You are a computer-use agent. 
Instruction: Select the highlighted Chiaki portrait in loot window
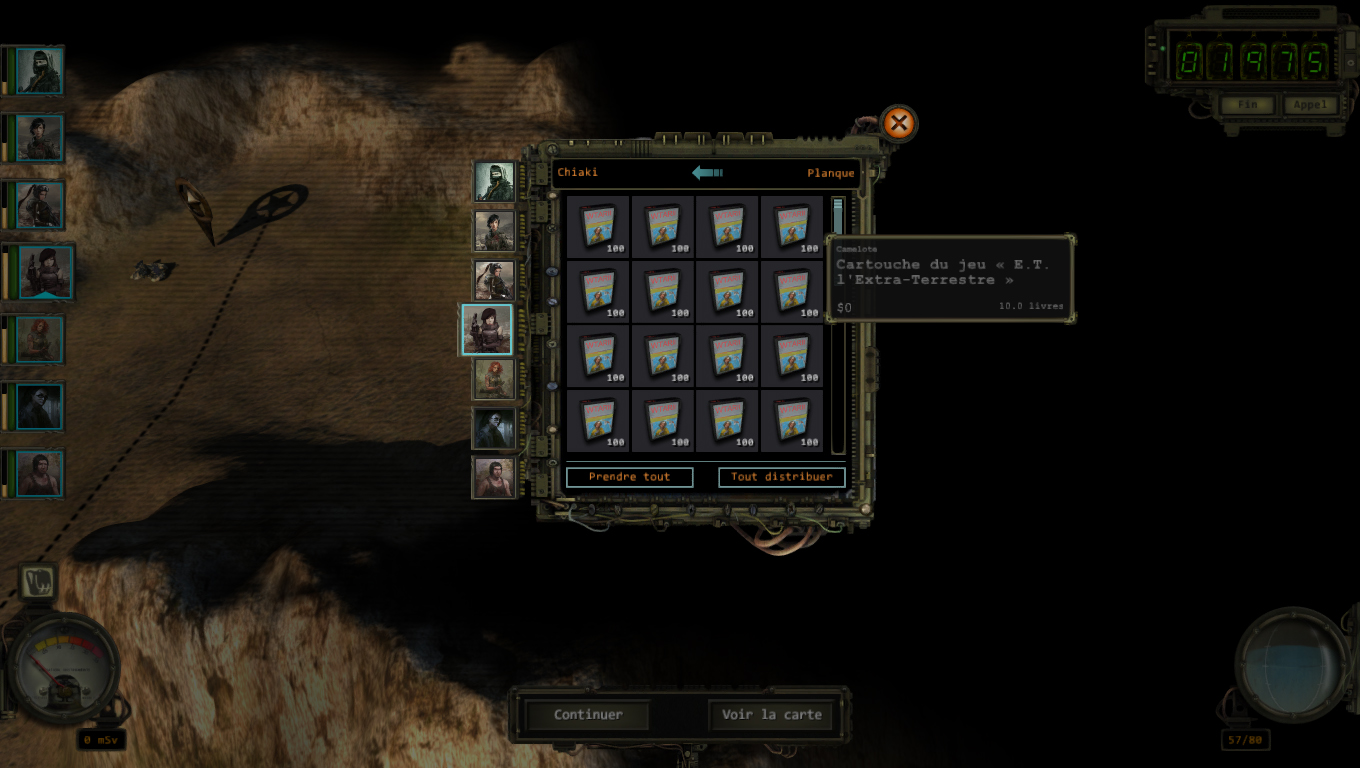487,330
